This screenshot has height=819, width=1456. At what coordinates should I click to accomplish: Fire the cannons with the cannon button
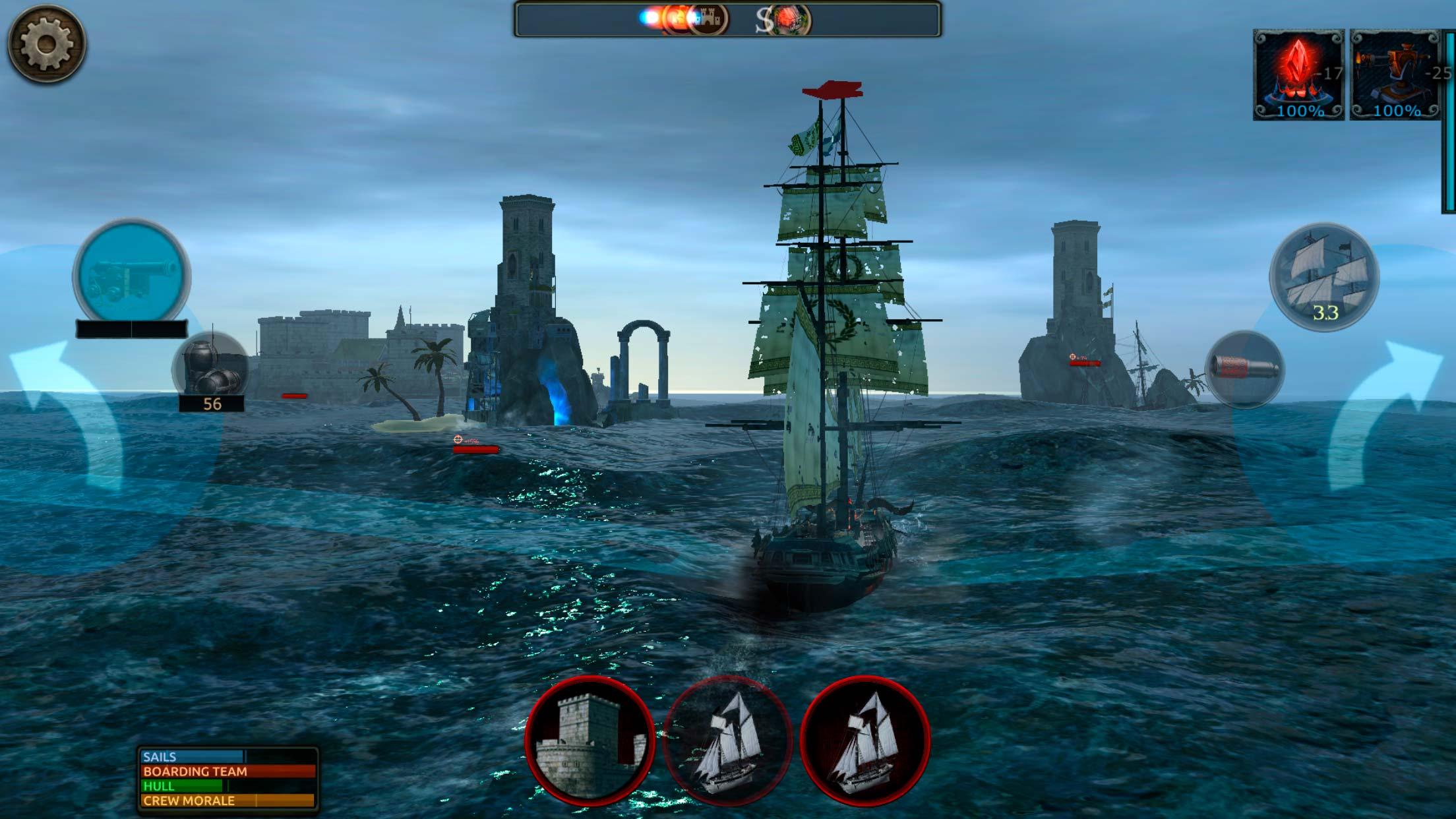coord(132,274)
